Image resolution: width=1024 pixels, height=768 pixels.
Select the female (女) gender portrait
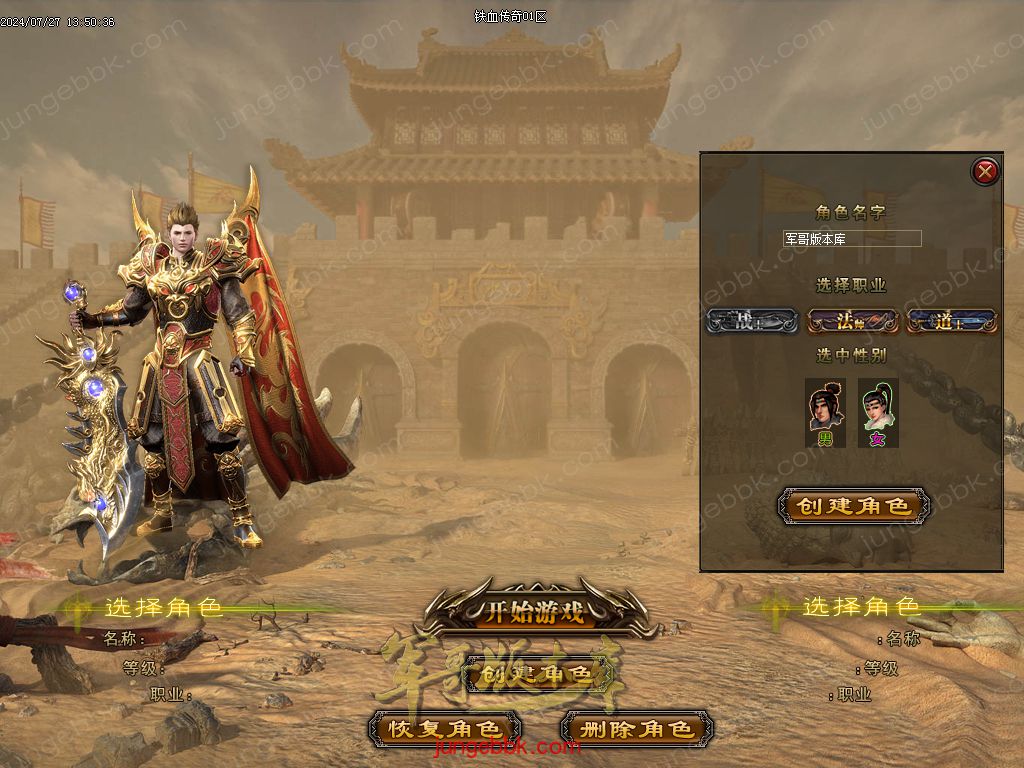(878, 410)
